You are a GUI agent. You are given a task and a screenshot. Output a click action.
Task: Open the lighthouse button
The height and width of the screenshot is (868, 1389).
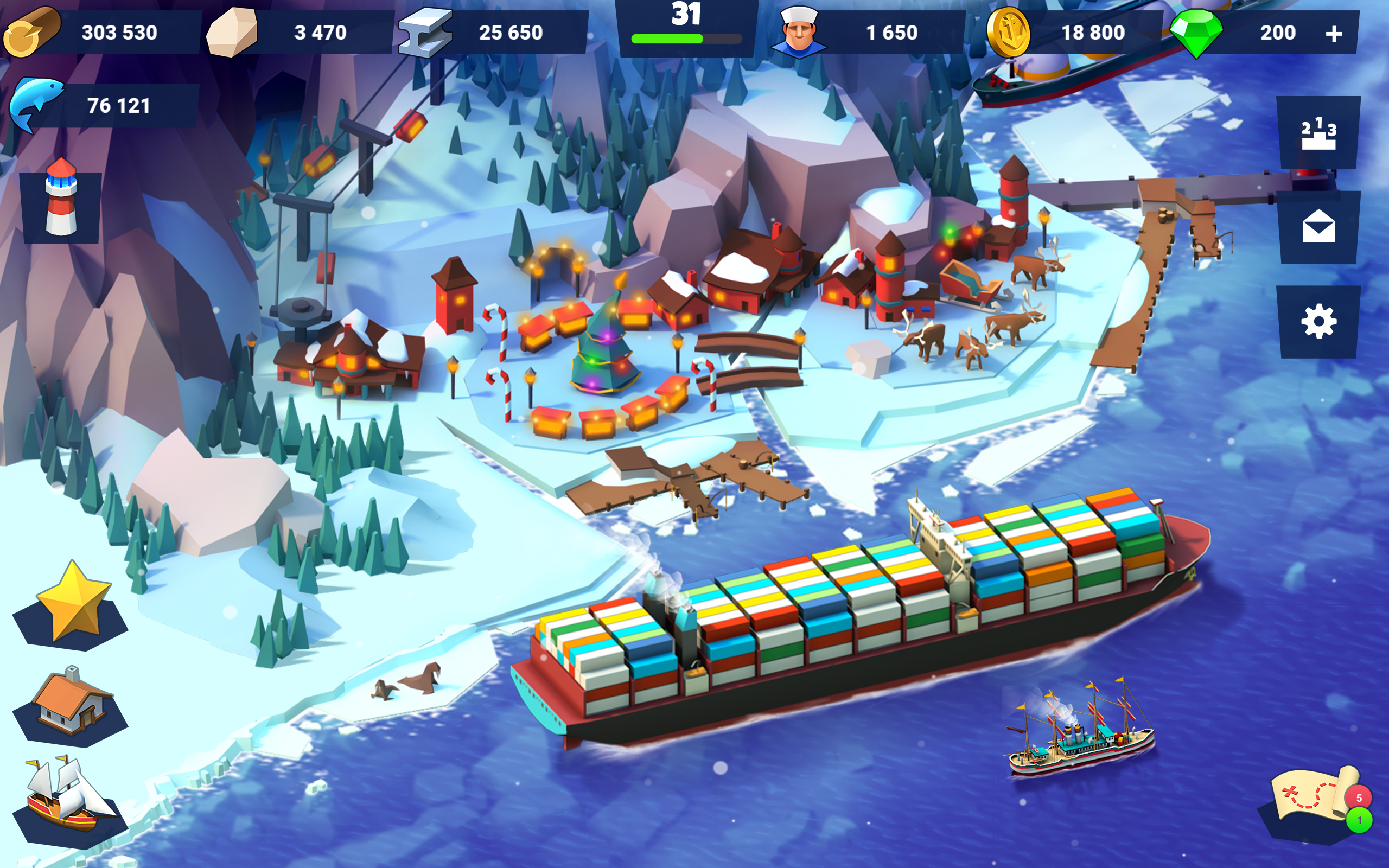(x=61, y=202)
